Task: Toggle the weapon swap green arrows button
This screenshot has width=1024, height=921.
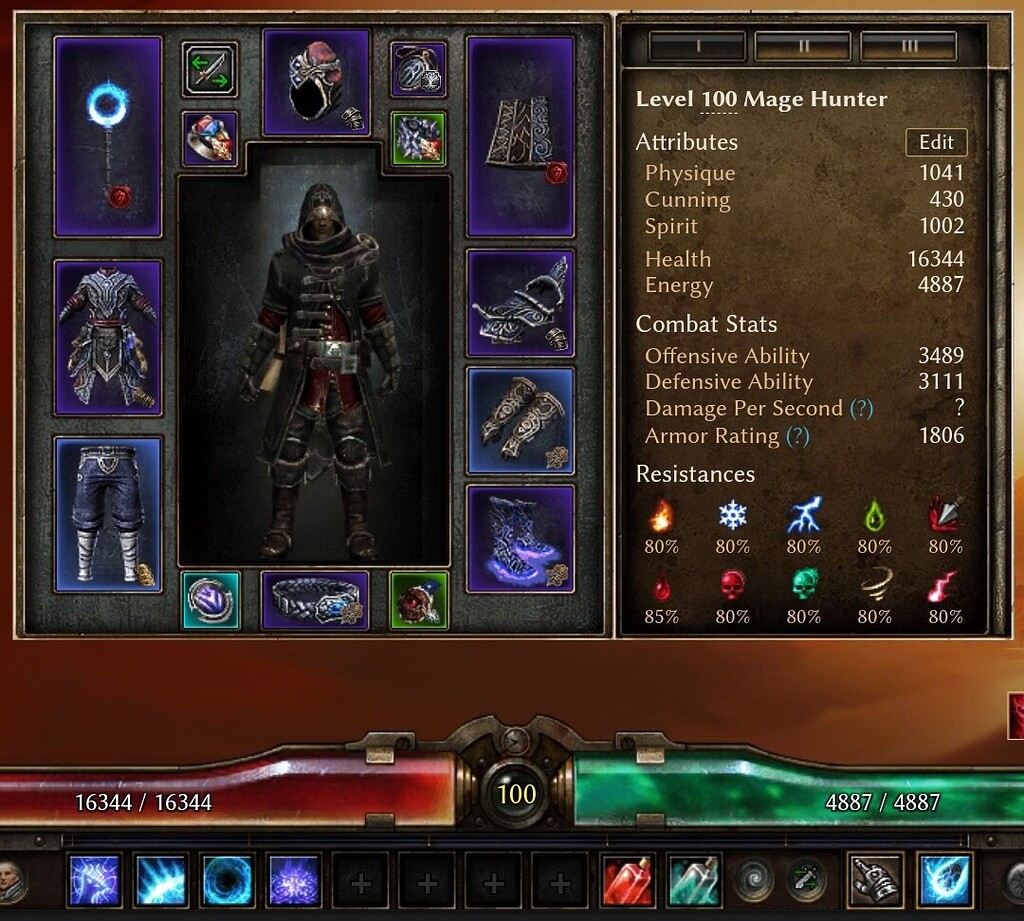Action: 210,70
